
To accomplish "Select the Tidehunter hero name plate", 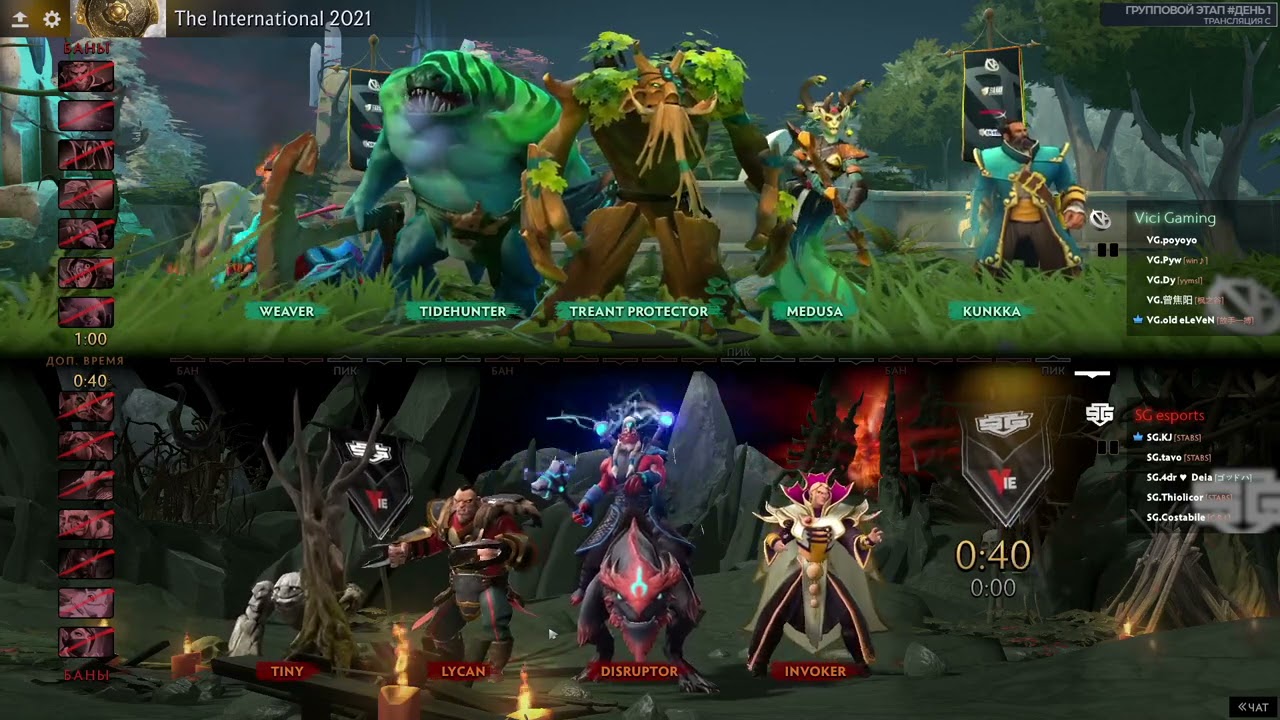I will (463, 311).
